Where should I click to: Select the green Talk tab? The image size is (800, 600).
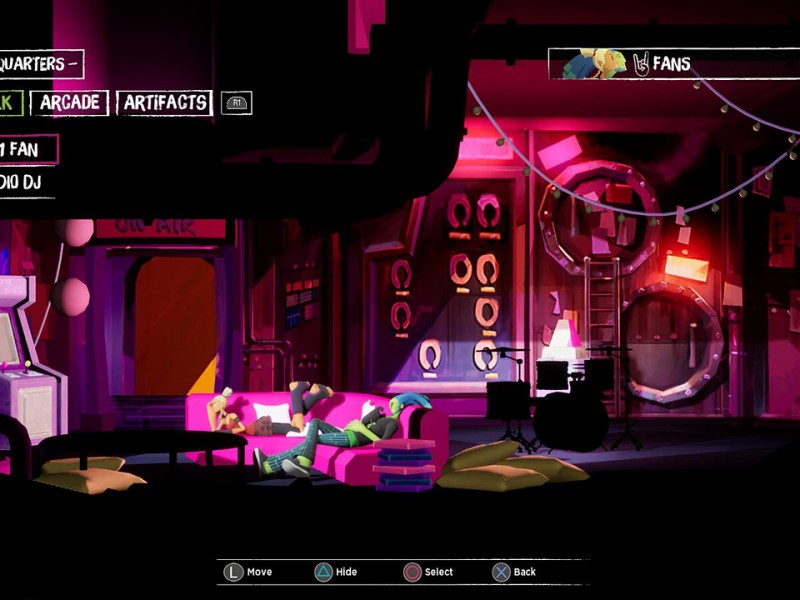click(9, 103)
